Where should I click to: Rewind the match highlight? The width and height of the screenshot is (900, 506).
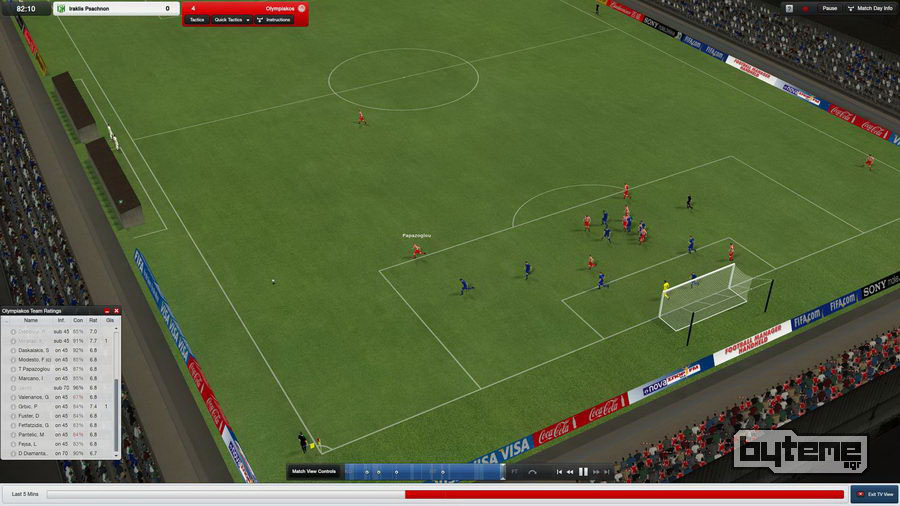tap(570, 471)
